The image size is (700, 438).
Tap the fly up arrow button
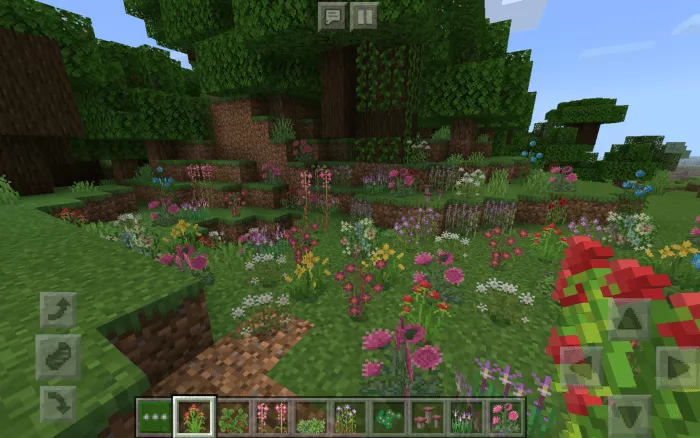(58, 310)
